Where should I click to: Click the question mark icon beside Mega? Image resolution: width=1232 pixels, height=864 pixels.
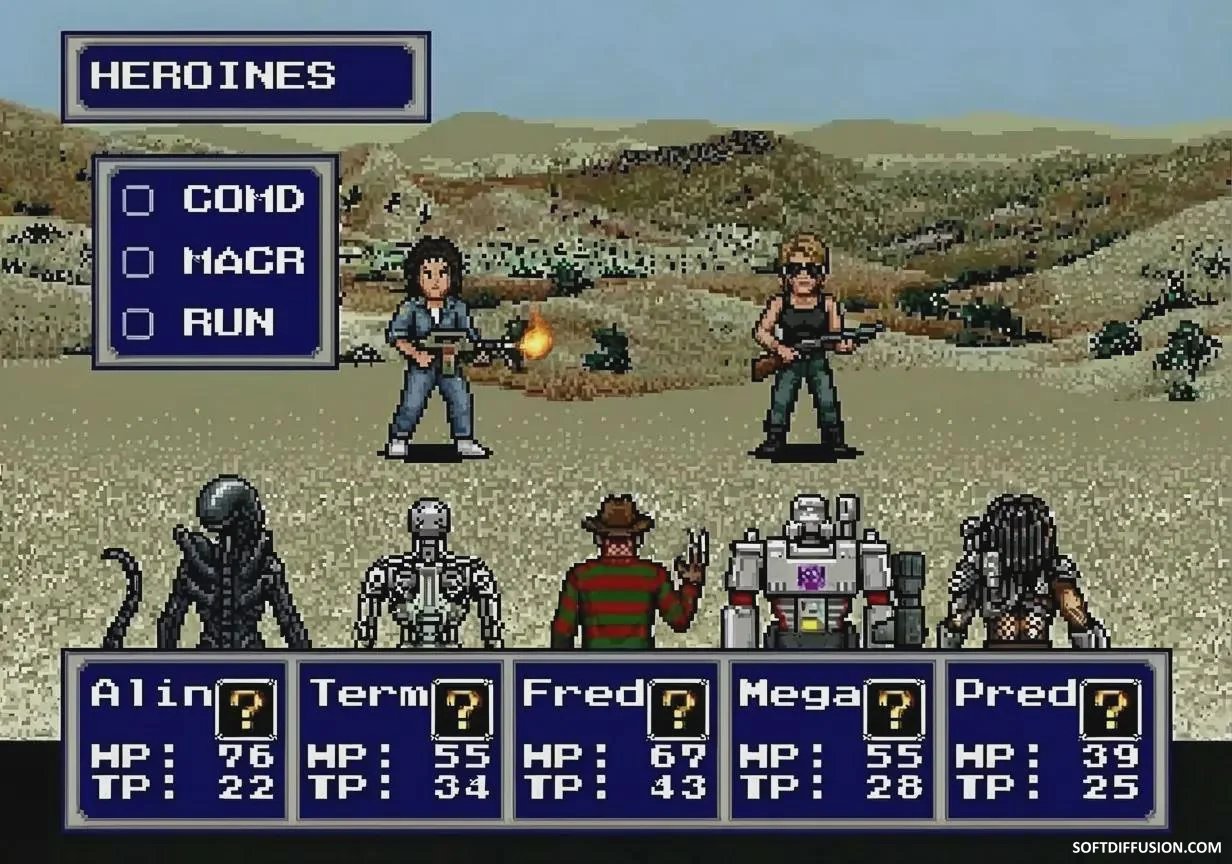point(895,710)
